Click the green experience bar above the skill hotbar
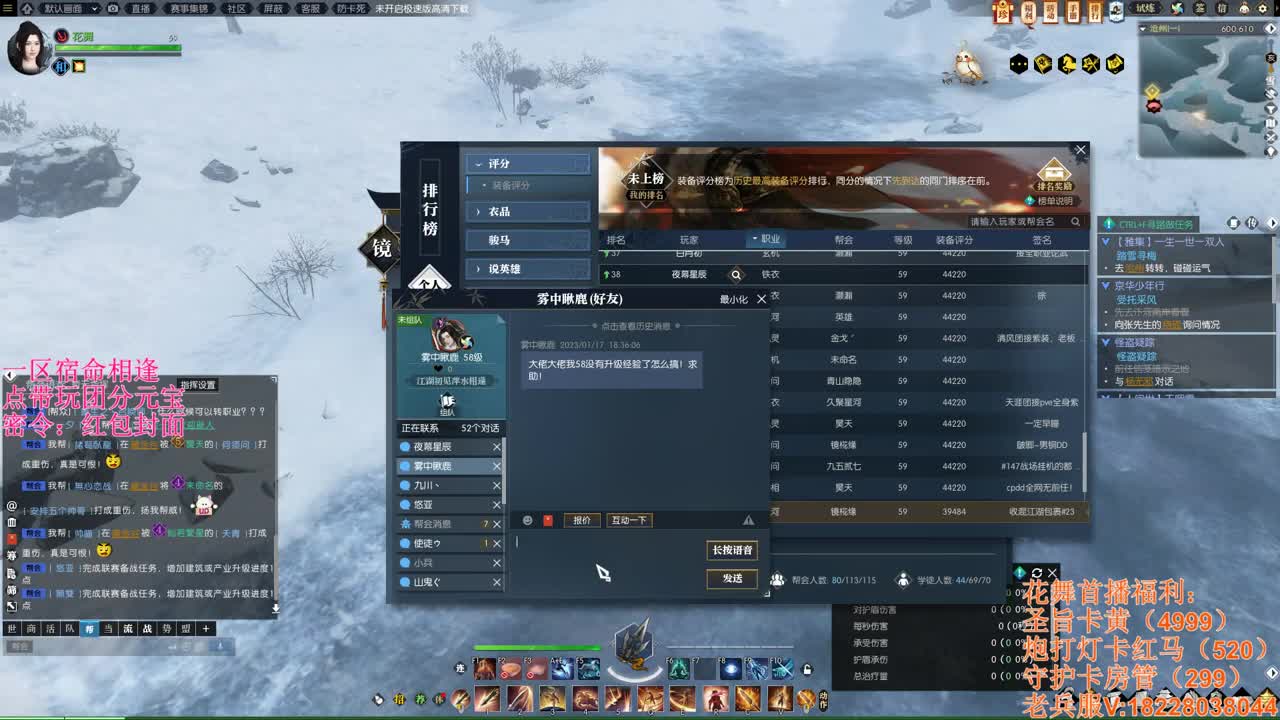Screen dimensions: 1280x720 536,647
